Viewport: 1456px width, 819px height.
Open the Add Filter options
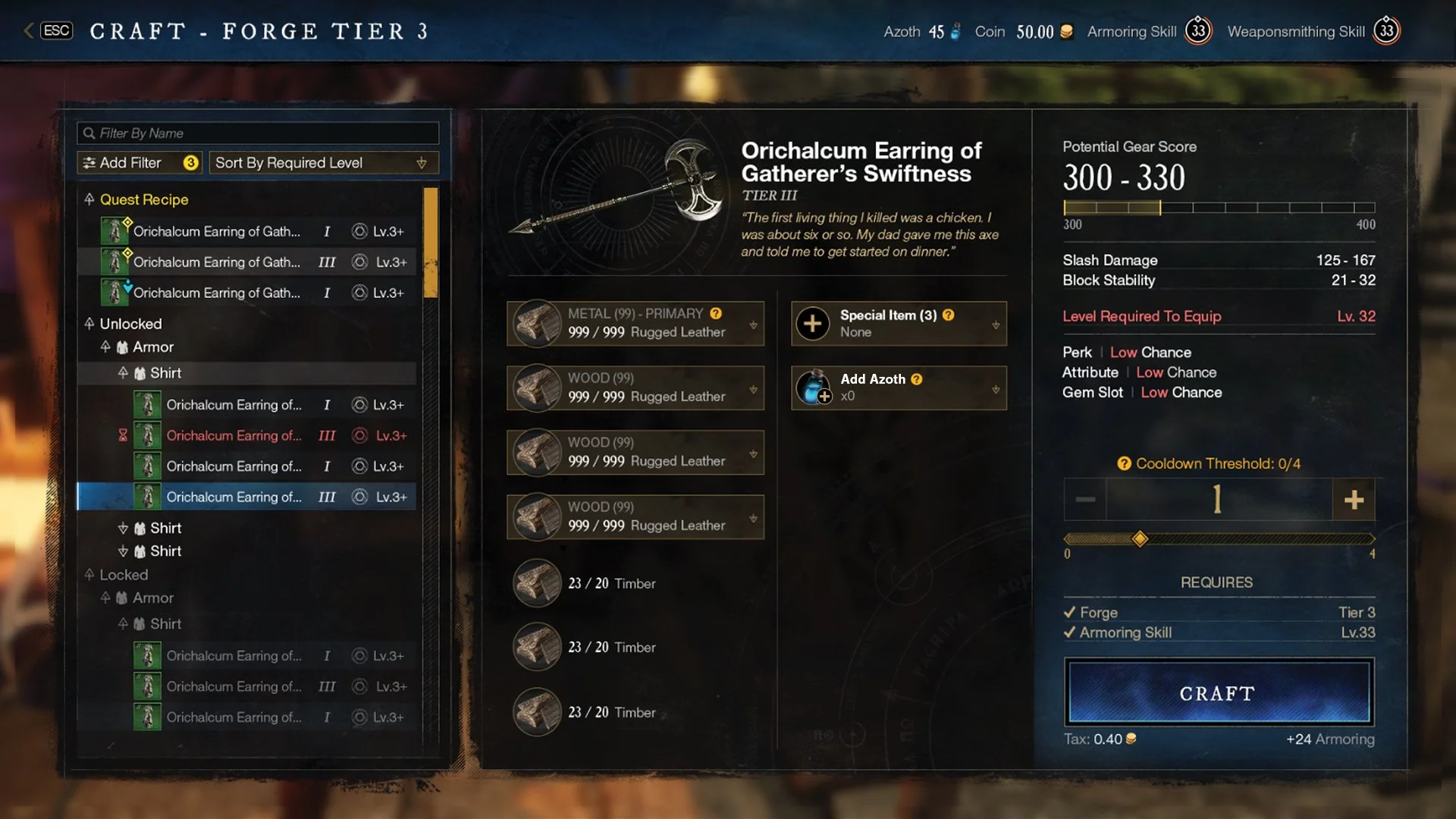click(x=140, y=163)
